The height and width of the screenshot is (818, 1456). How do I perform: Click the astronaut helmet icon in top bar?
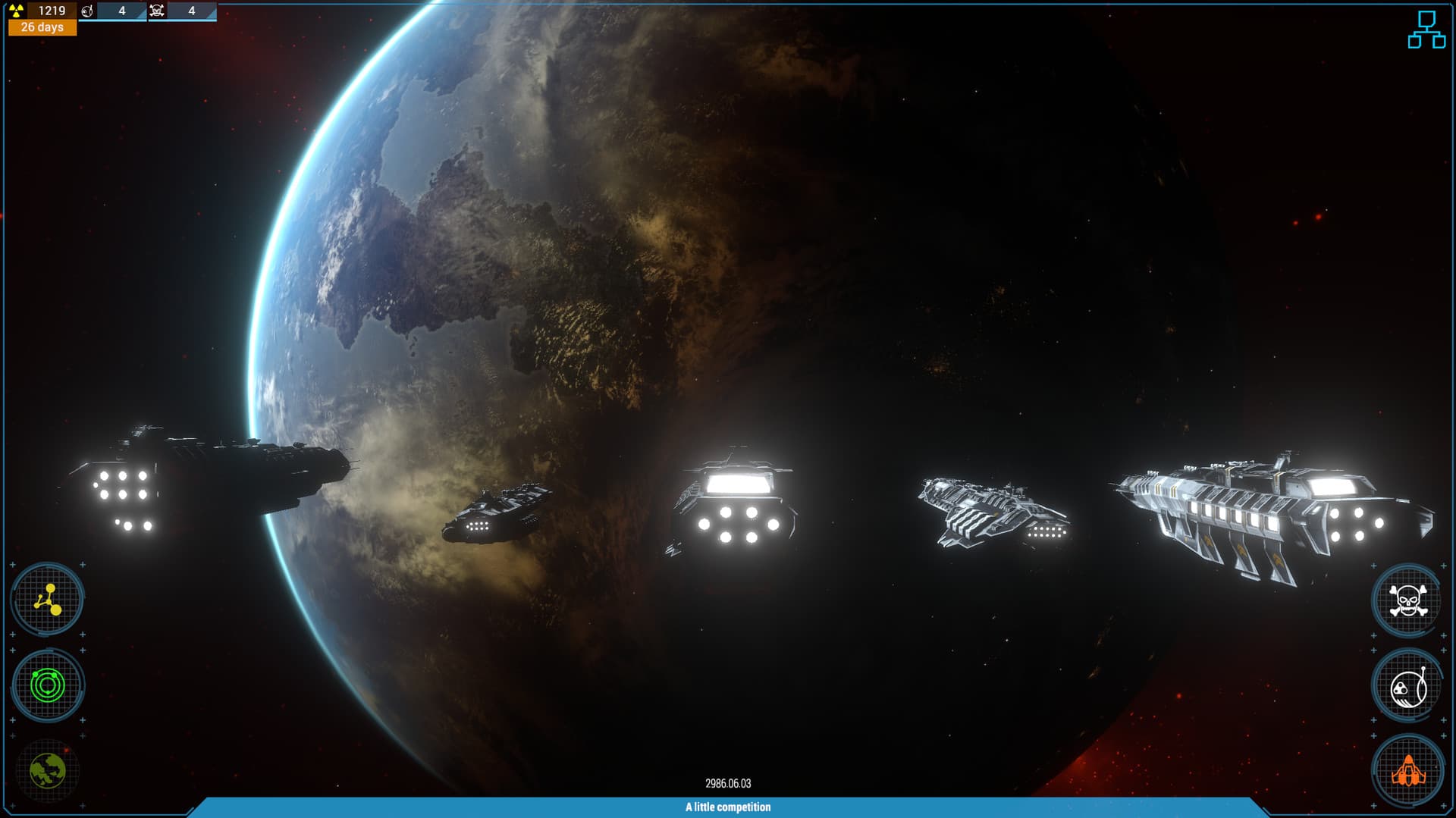click(x=87, y=11)
